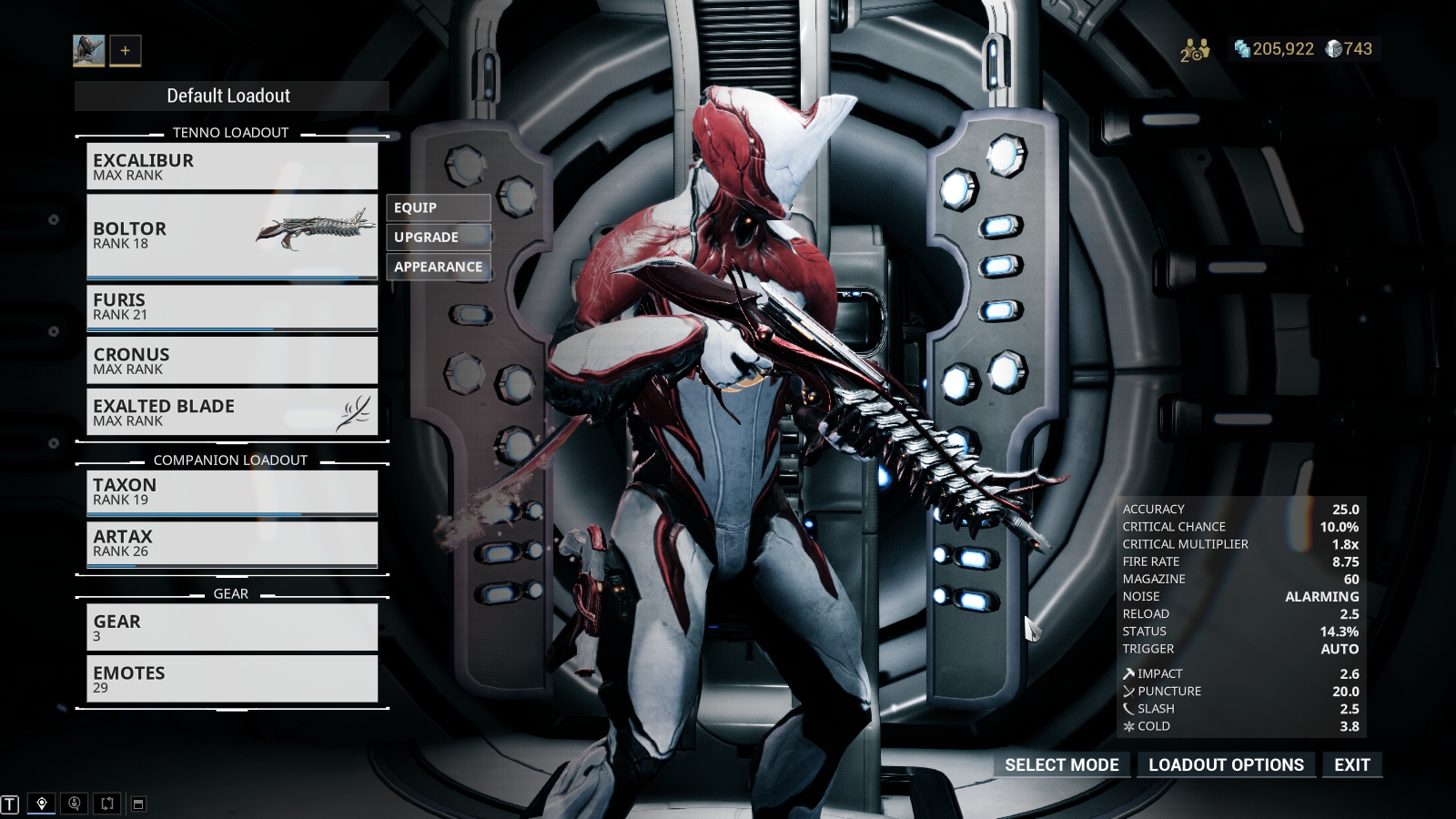Open the Upgrade option for Boltor
The image size is (1456, 819).
(x=438, y=238)
